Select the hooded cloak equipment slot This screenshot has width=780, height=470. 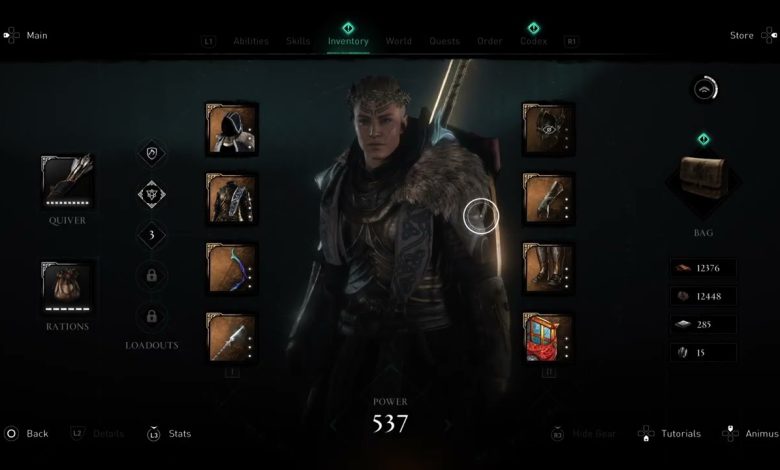tap(231, 129)
